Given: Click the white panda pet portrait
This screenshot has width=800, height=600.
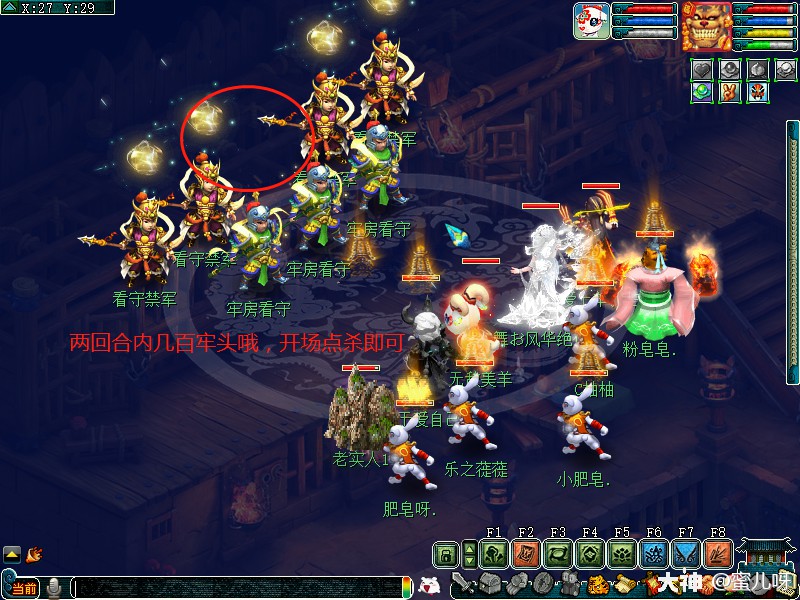Looking at the screenshot, I should tap(592, 21).
